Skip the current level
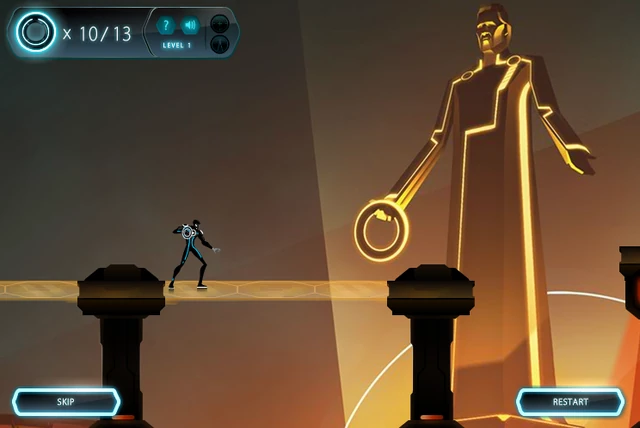The width and height of the screenshot is (640, 428). coord(66,402)
